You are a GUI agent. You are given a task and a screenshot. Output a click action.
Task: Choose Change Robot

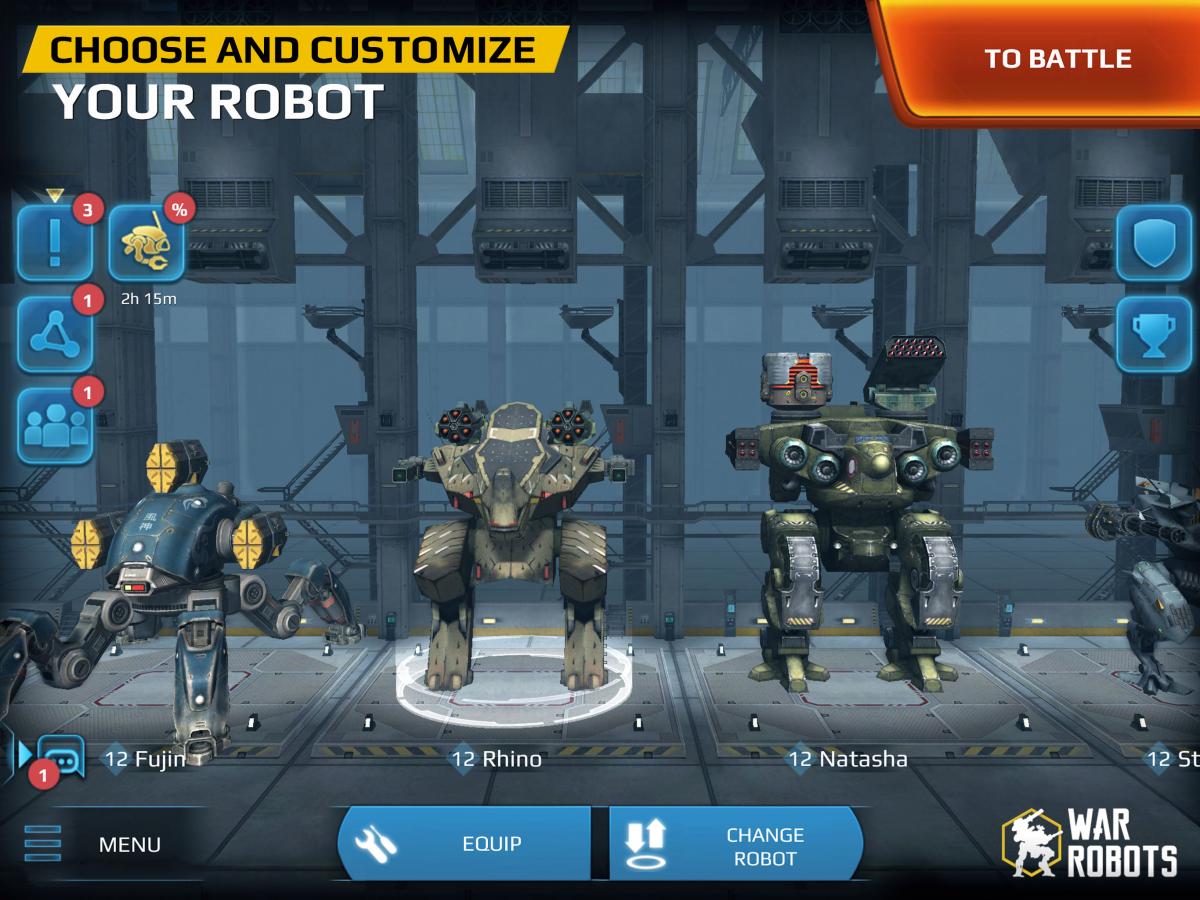point(735,846)
